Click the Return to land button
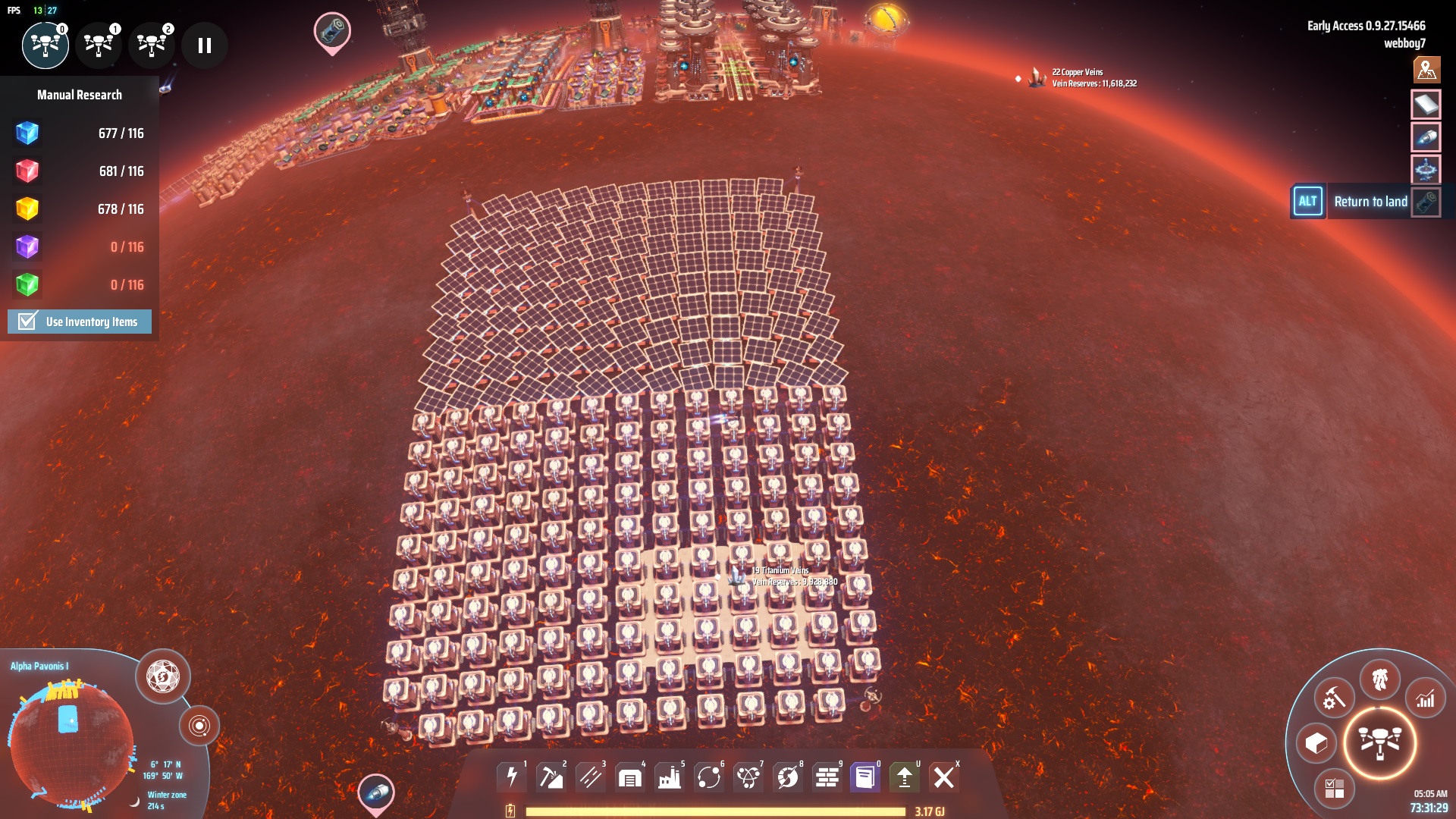Viewport: 1456px width, 819px height. [1370, 202]
